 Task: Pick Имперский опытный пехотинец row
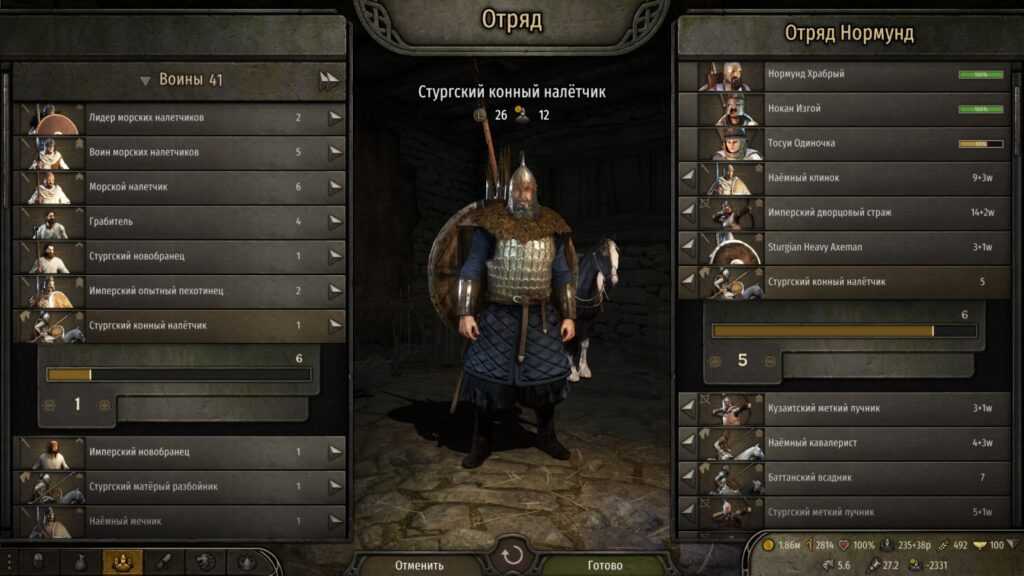coord(180,291)
